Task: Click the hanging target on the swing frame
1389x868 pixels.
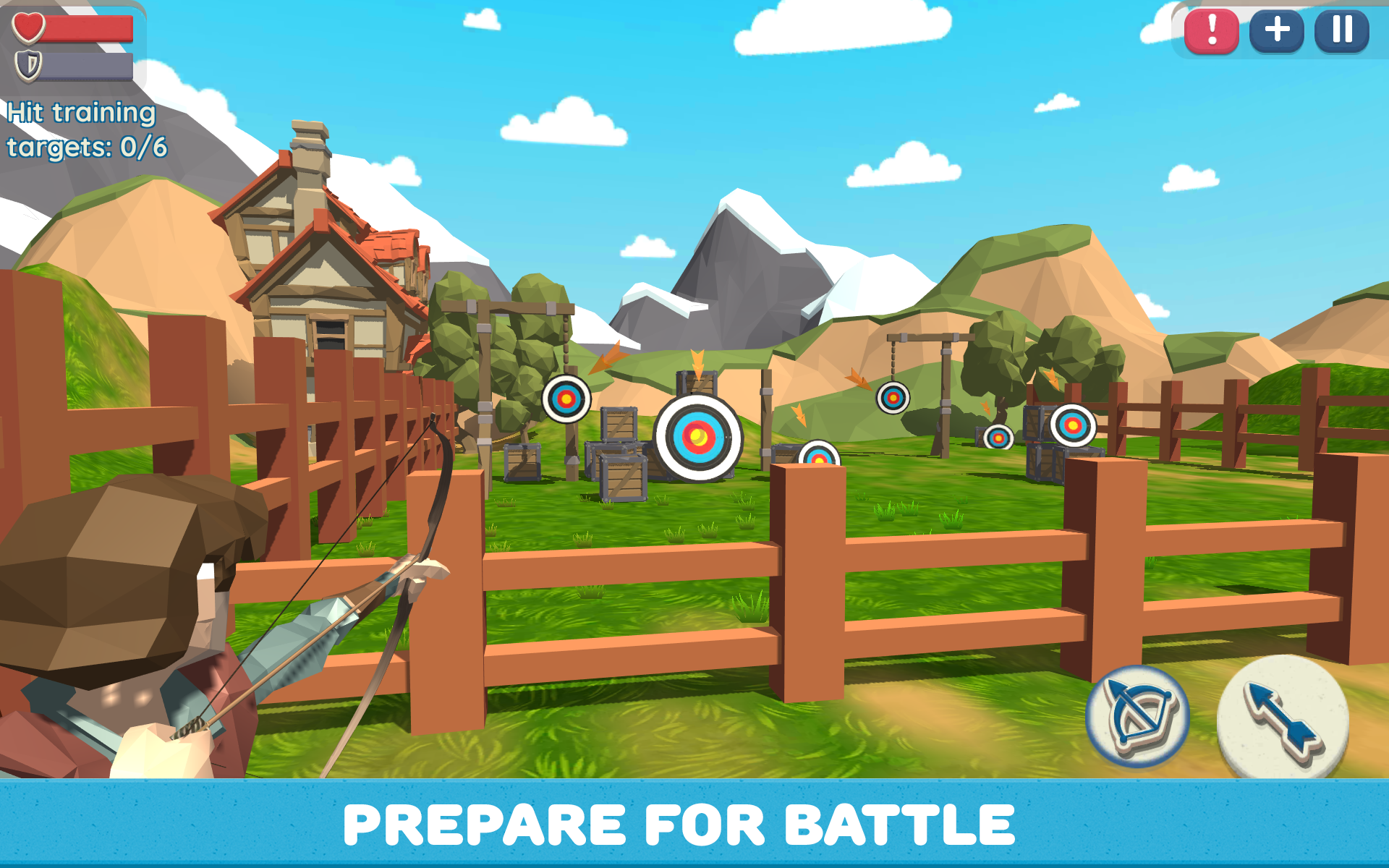Action: pos(893,398)
